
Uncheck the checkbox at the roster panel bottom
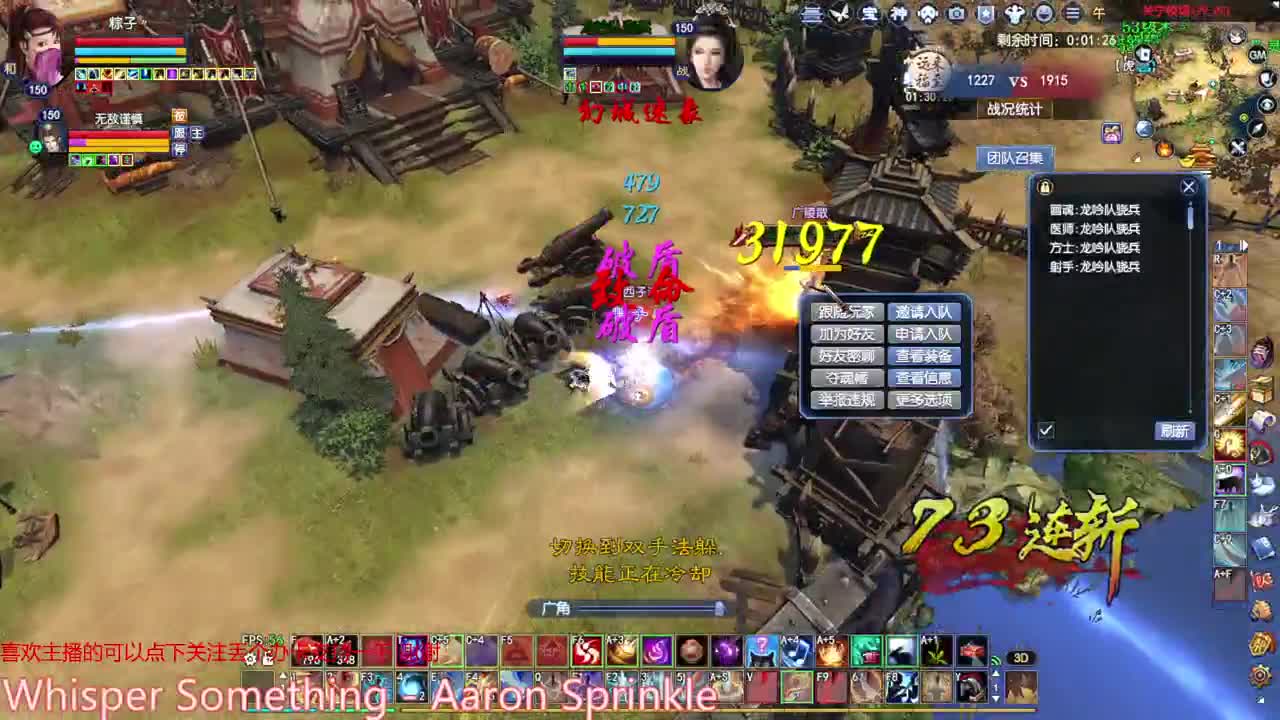tap(1046, 430)
